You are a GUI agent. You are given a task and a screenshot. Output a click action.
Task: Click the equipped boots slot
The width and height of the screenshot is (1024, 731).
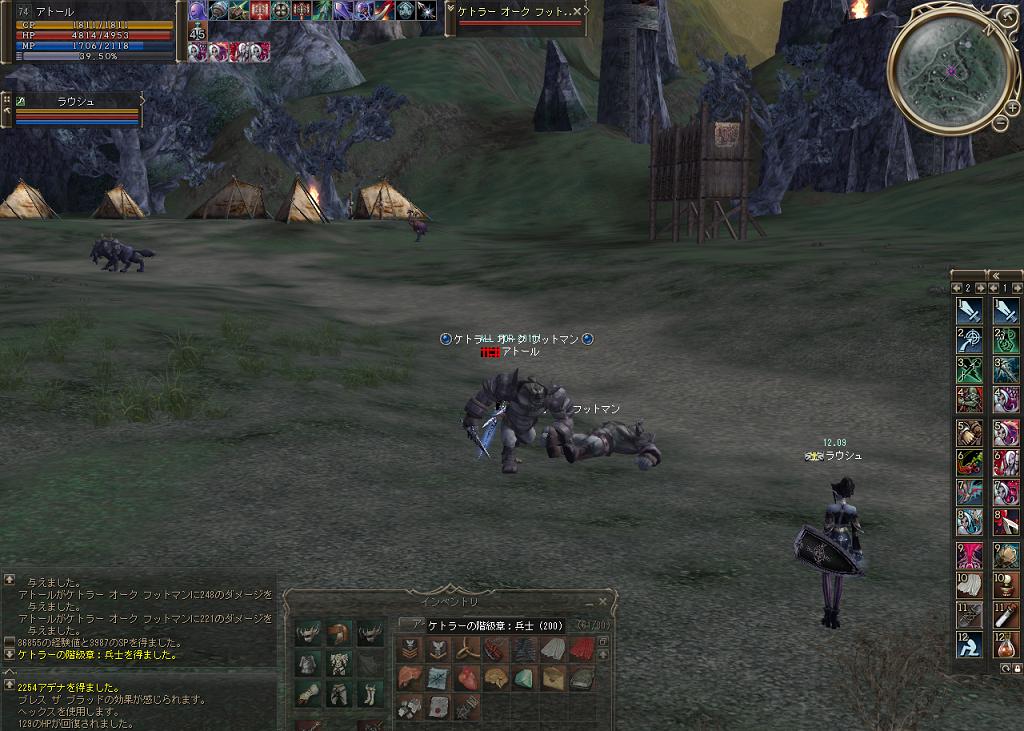(370, 693)
